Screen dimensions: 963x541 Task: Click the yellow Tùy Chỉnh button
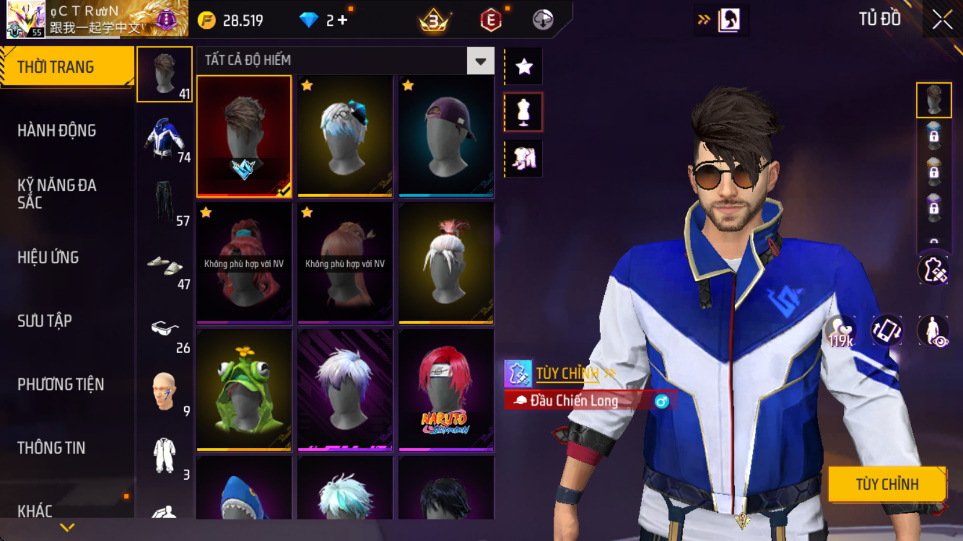[x=886, y=484]
